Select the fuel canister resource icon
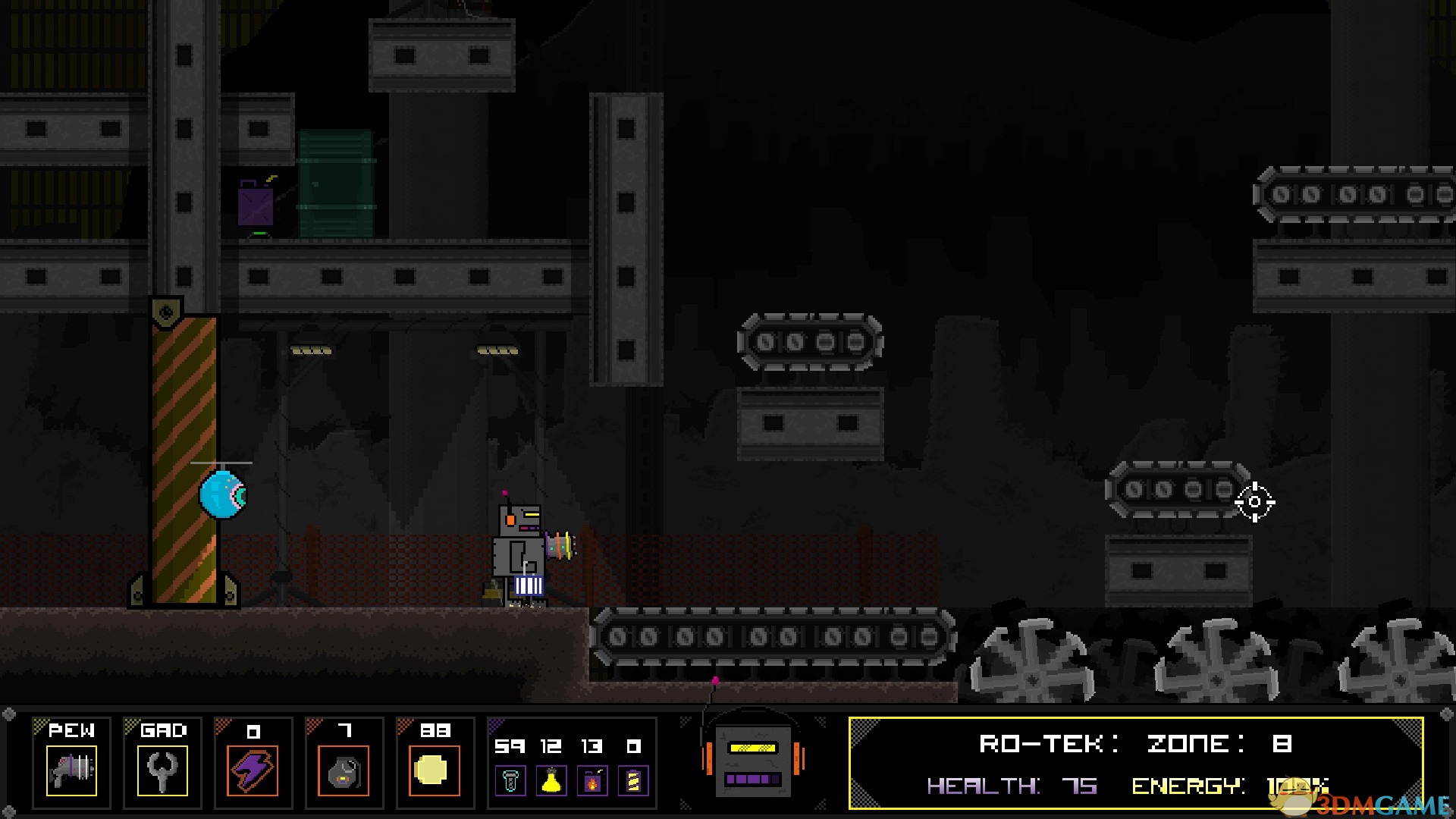The width and height of the screenshot is (1456, 819). (592, 781)
